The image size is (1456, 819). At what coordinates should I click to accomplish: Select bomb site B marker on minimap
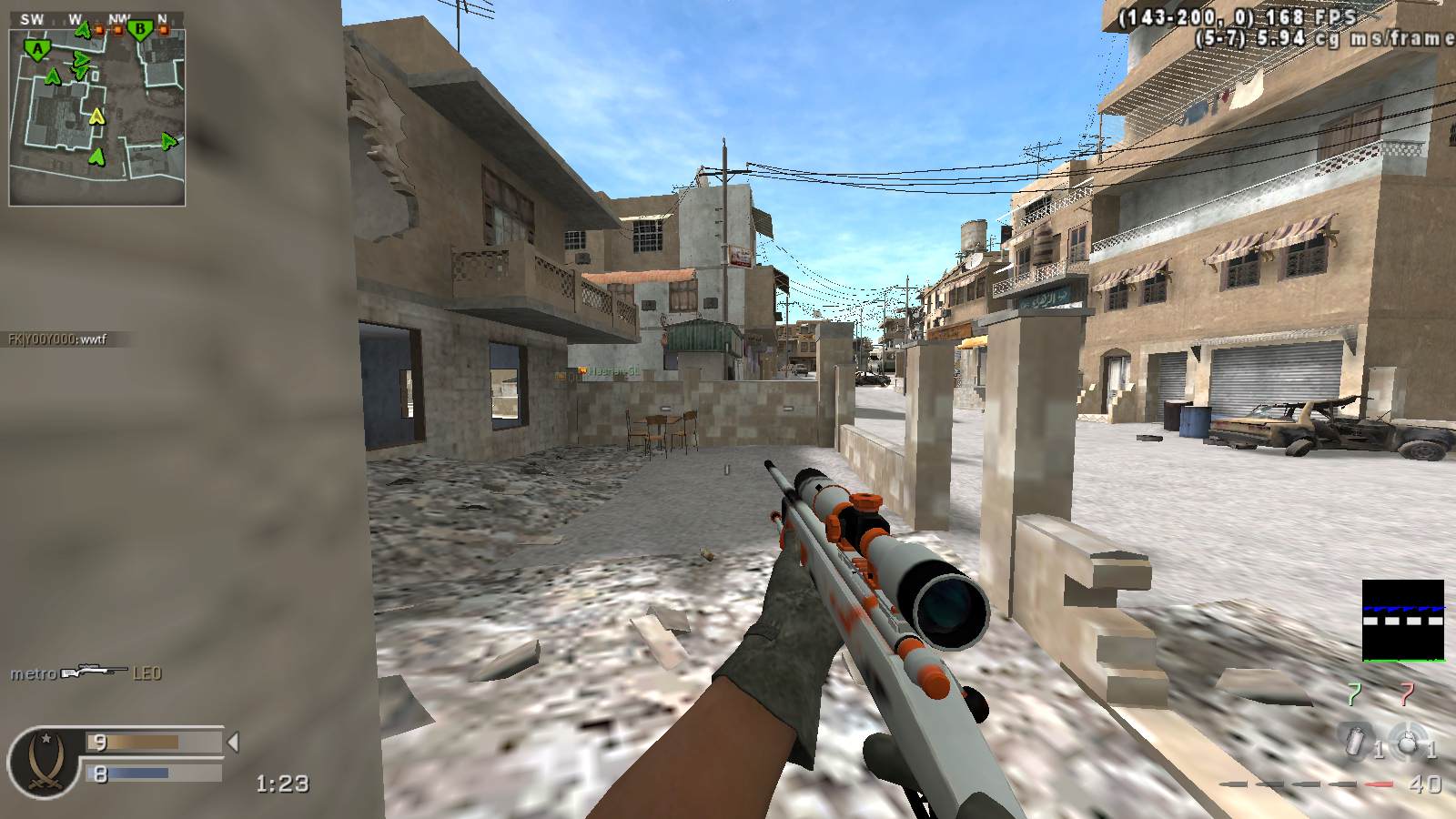tap(139, 31)
